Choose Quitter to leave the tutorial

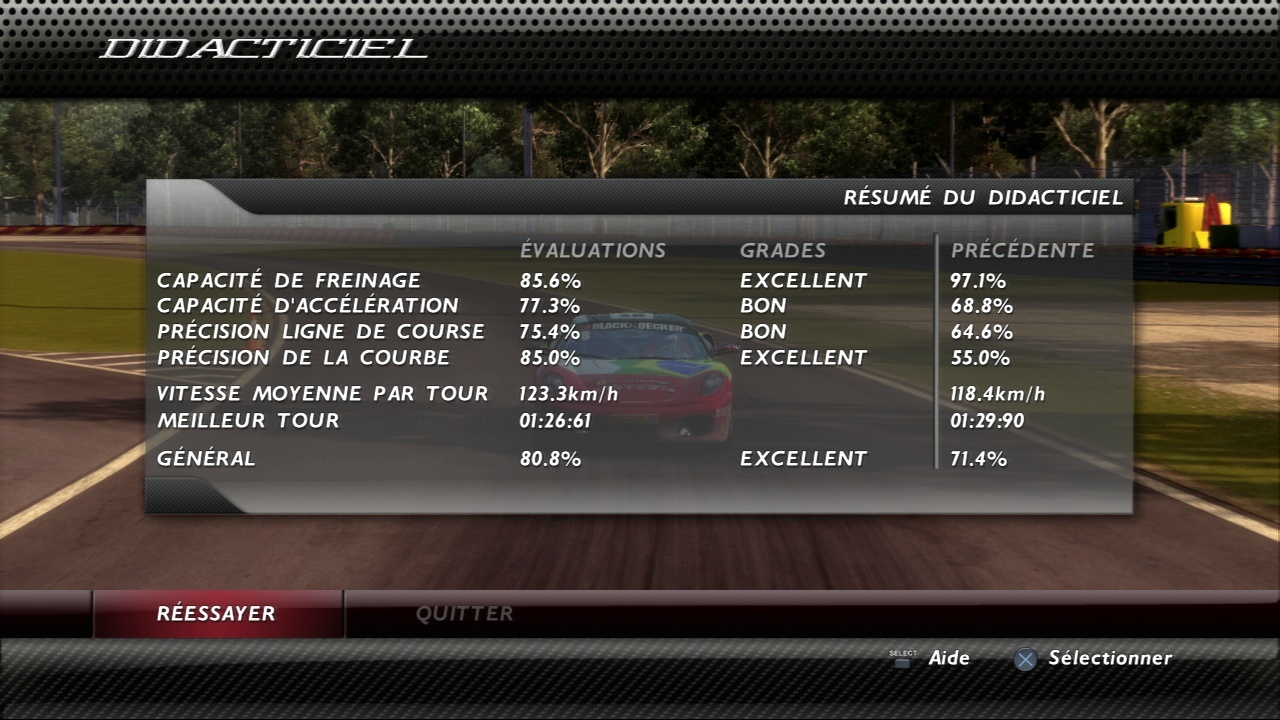click(x=465, y=614)
